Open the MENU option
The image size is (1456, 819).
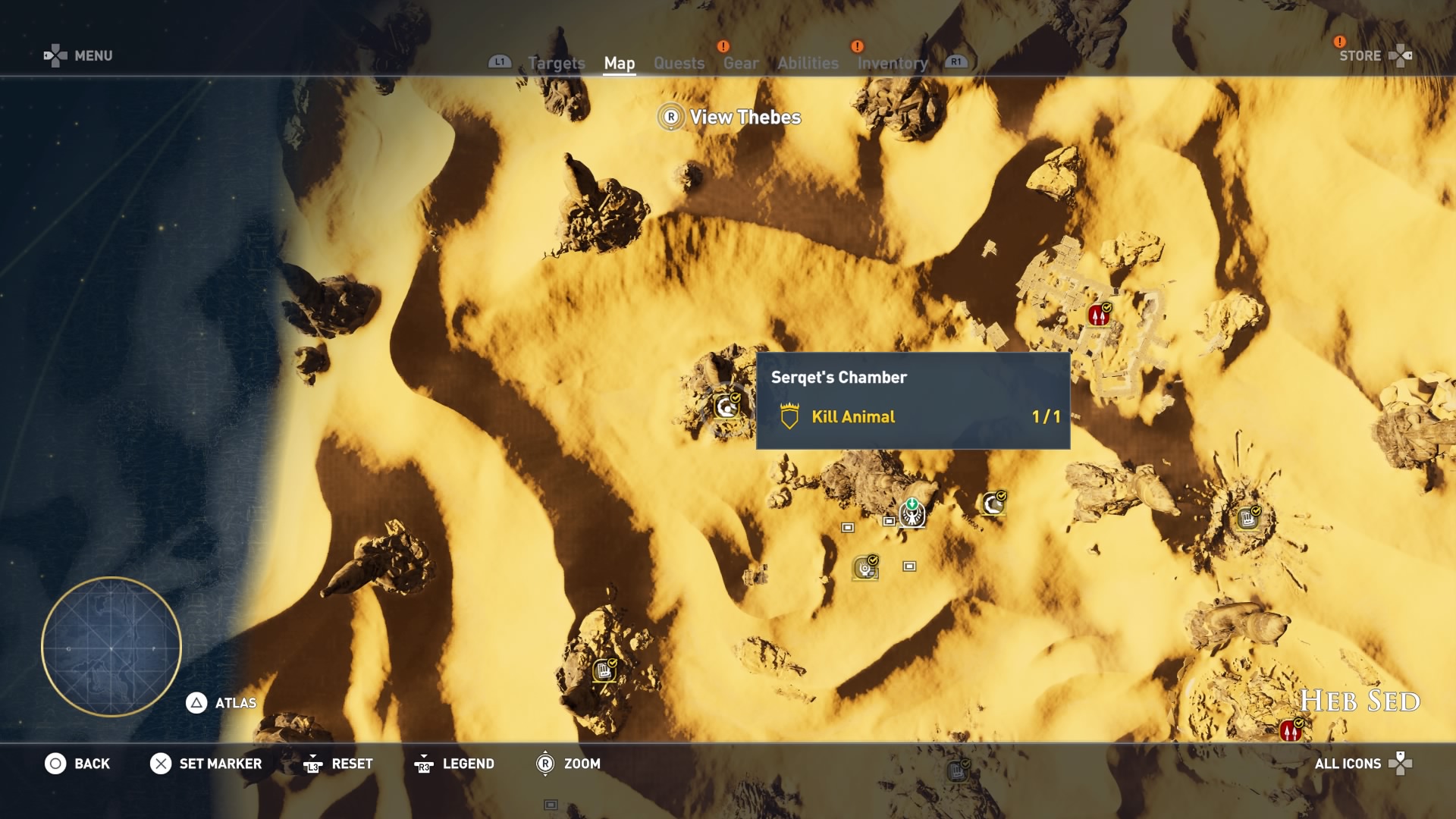tap(79, 55)
